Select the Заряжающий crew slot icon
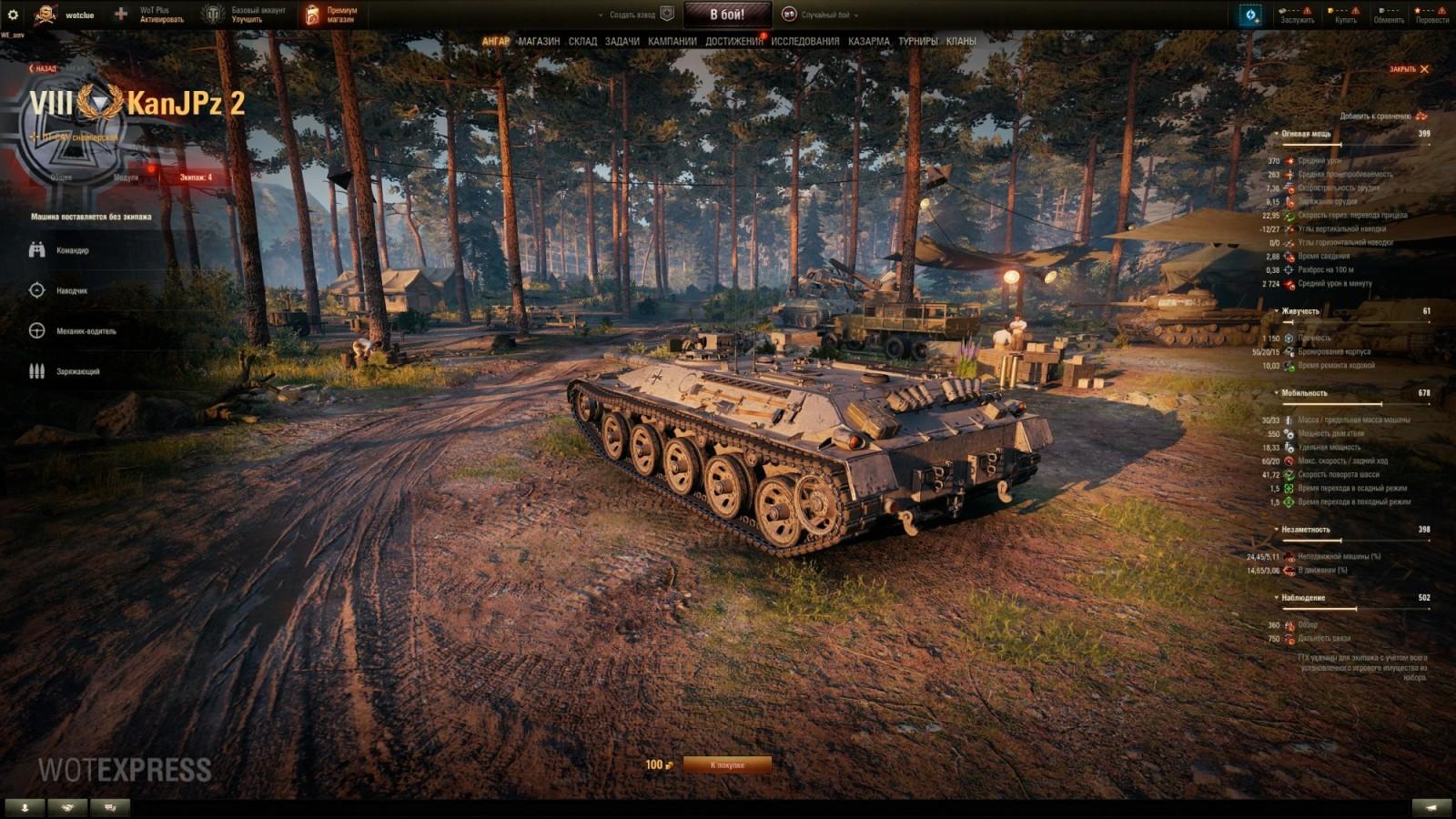 (x=36, y=371)
